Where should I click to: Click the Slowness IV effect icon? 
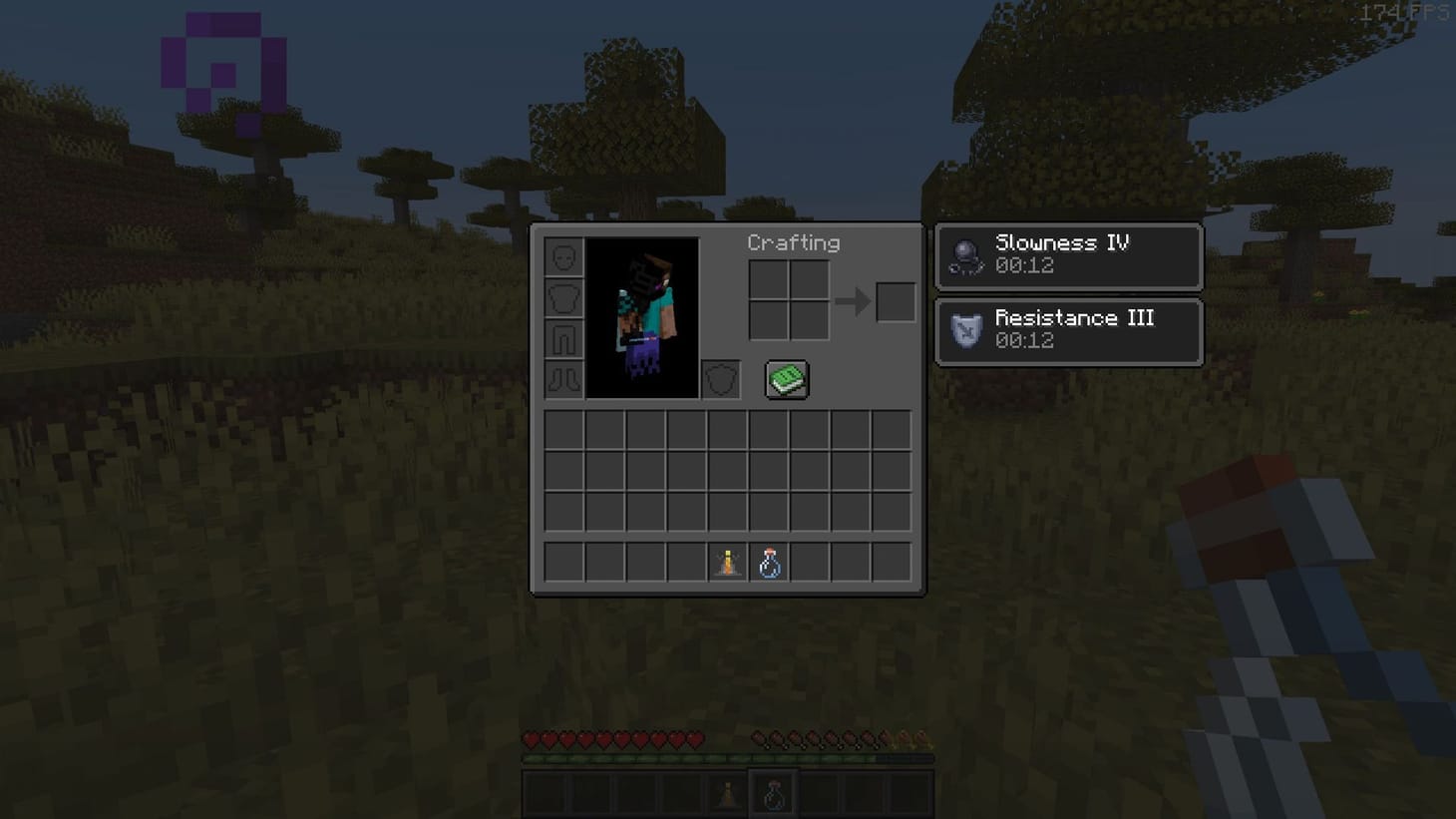(x=963, y=254)
